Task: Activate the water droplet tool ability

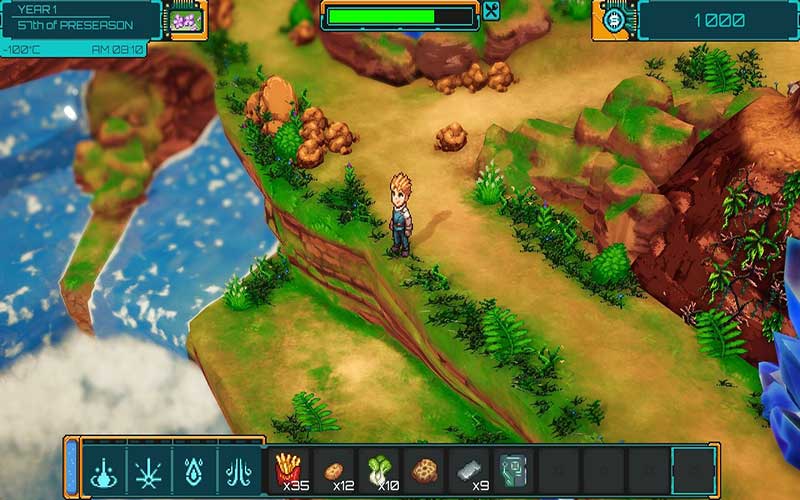Action: click(x=195, y=469)
